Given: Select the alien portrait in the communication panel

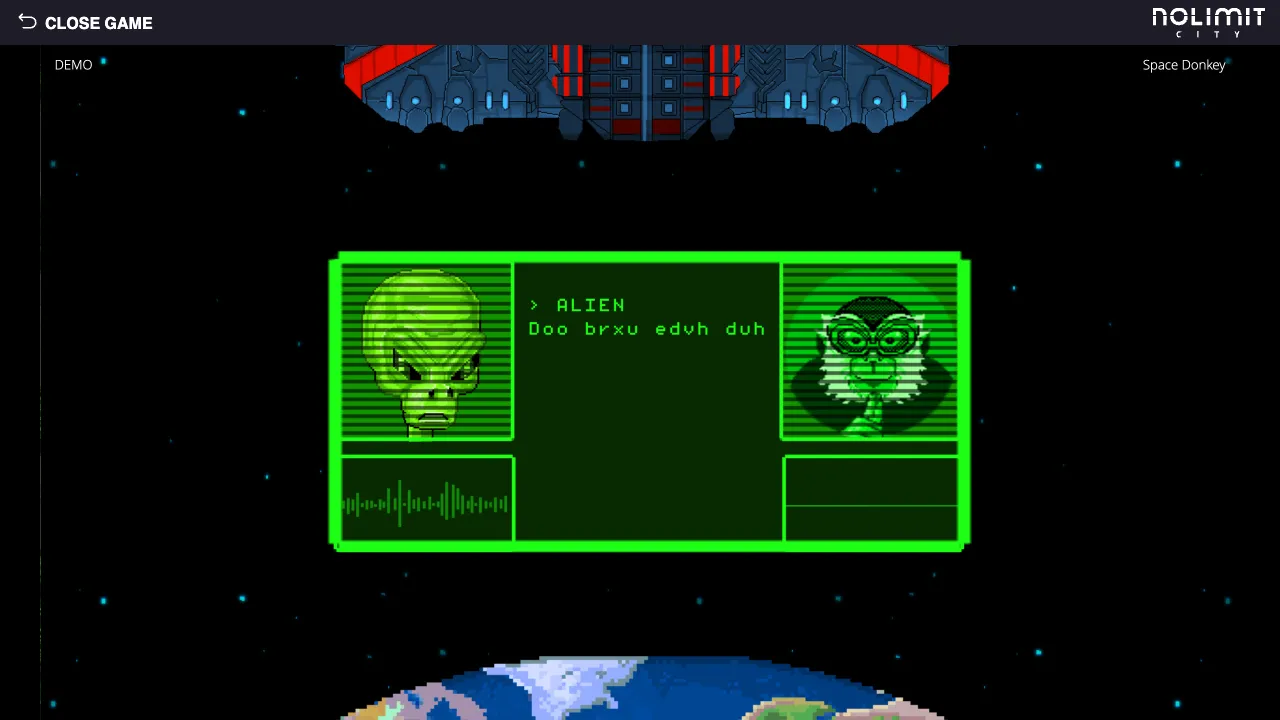Looking at the screenshot, I should click(x=426, y=350).
